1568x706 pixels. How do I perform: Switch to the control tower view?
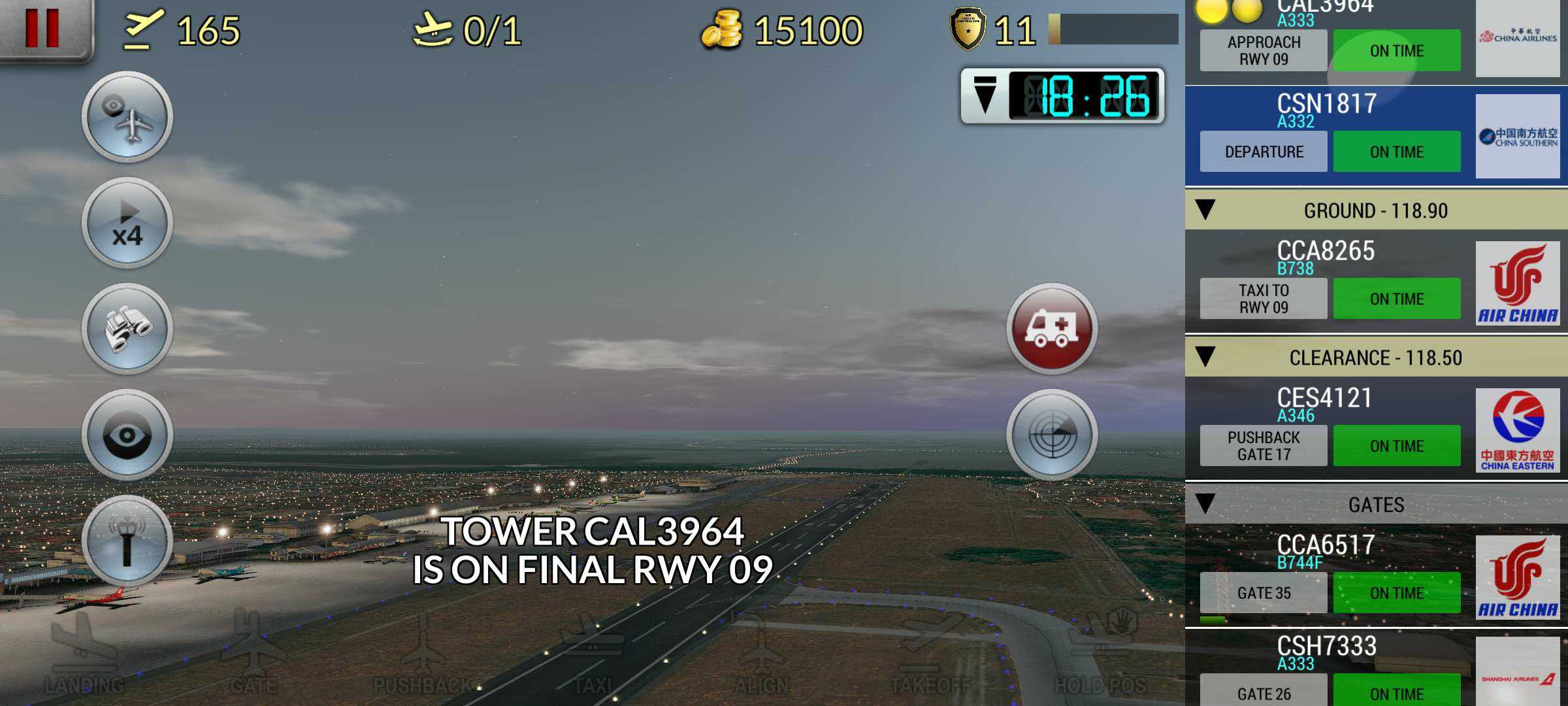pyautogui.click(x=127, y=541)
